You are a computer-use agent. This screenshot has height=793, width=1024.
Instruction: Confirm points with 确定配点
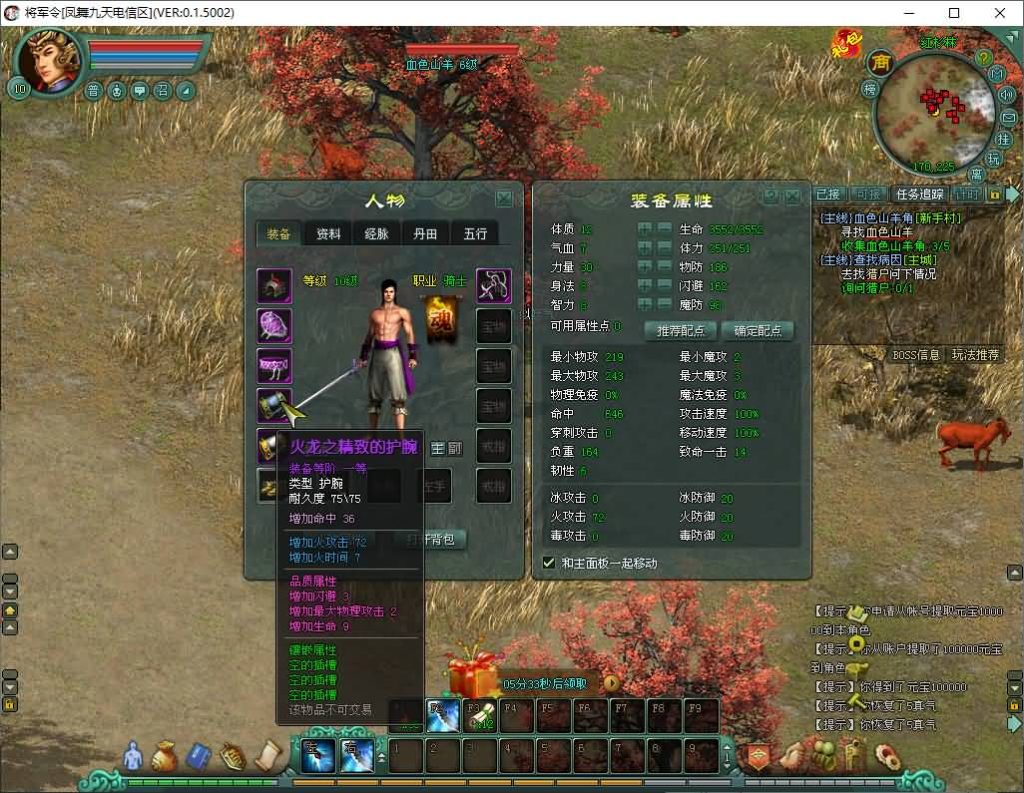tap(757, 330)
